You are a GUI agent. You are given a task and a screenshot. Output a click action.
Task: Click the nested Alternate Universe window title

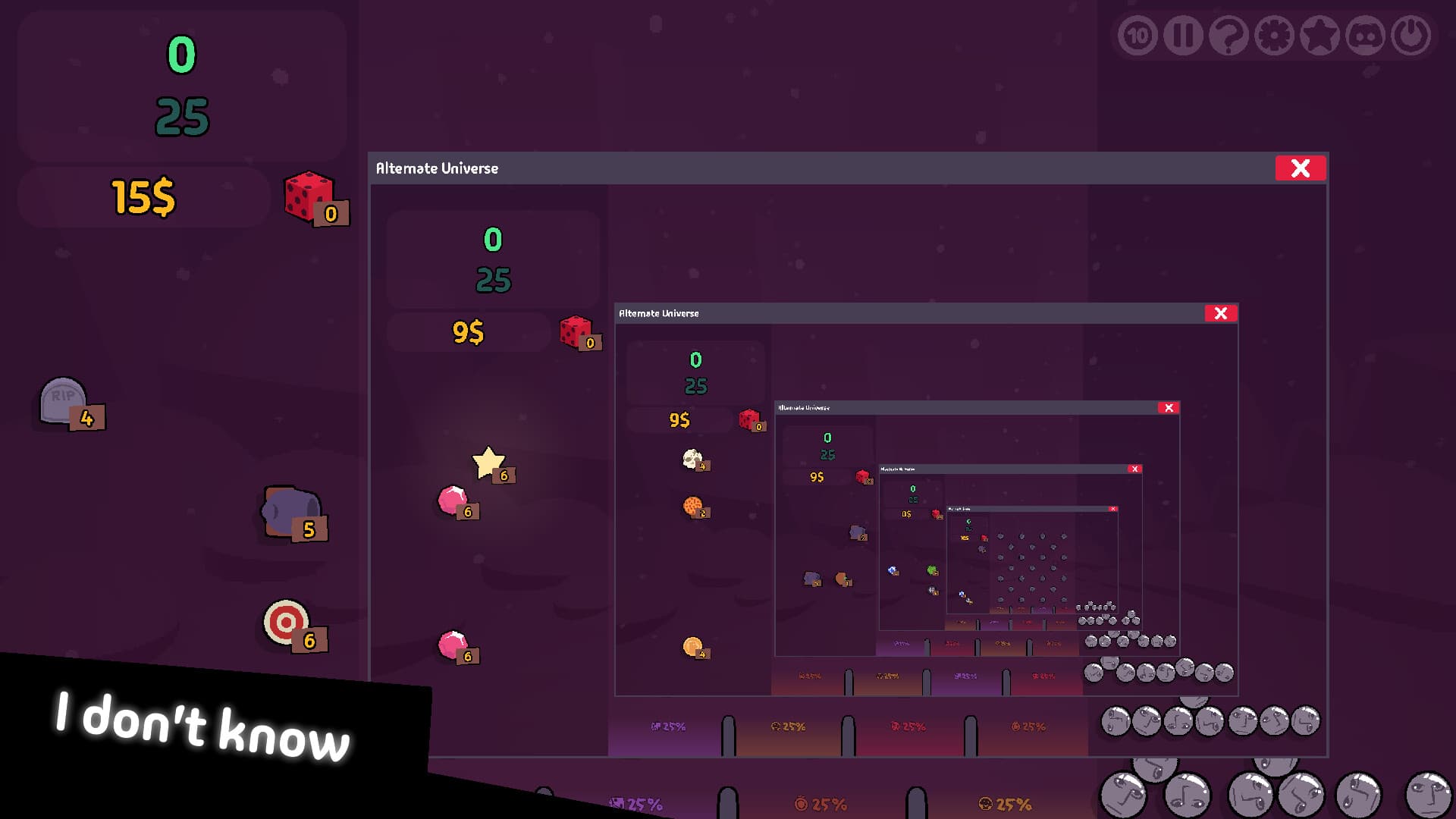658,312
